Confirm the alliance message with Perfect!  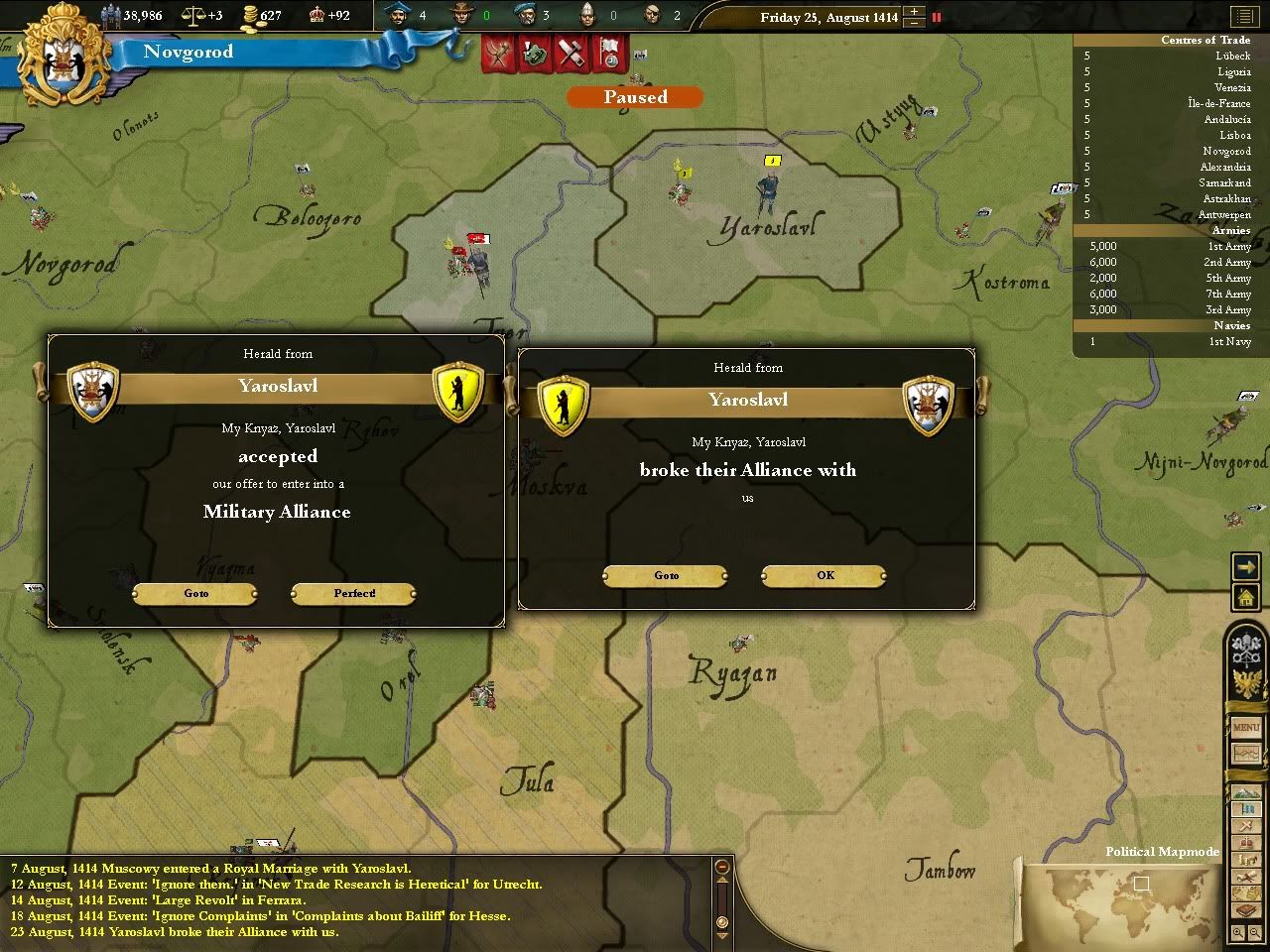click(354, 594)
